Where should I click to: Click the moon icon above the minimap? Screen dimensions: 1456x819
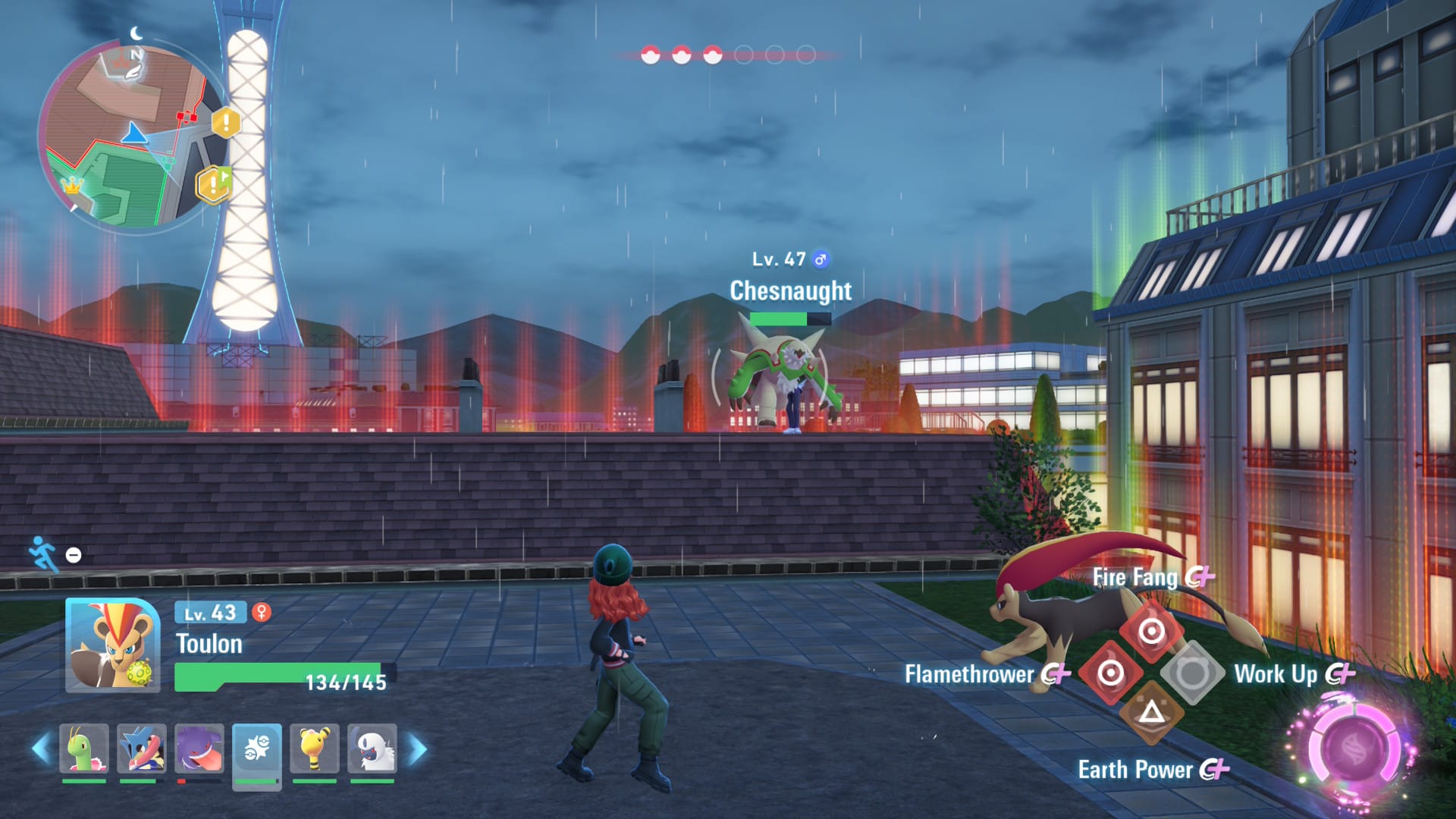tap(135, 33)
